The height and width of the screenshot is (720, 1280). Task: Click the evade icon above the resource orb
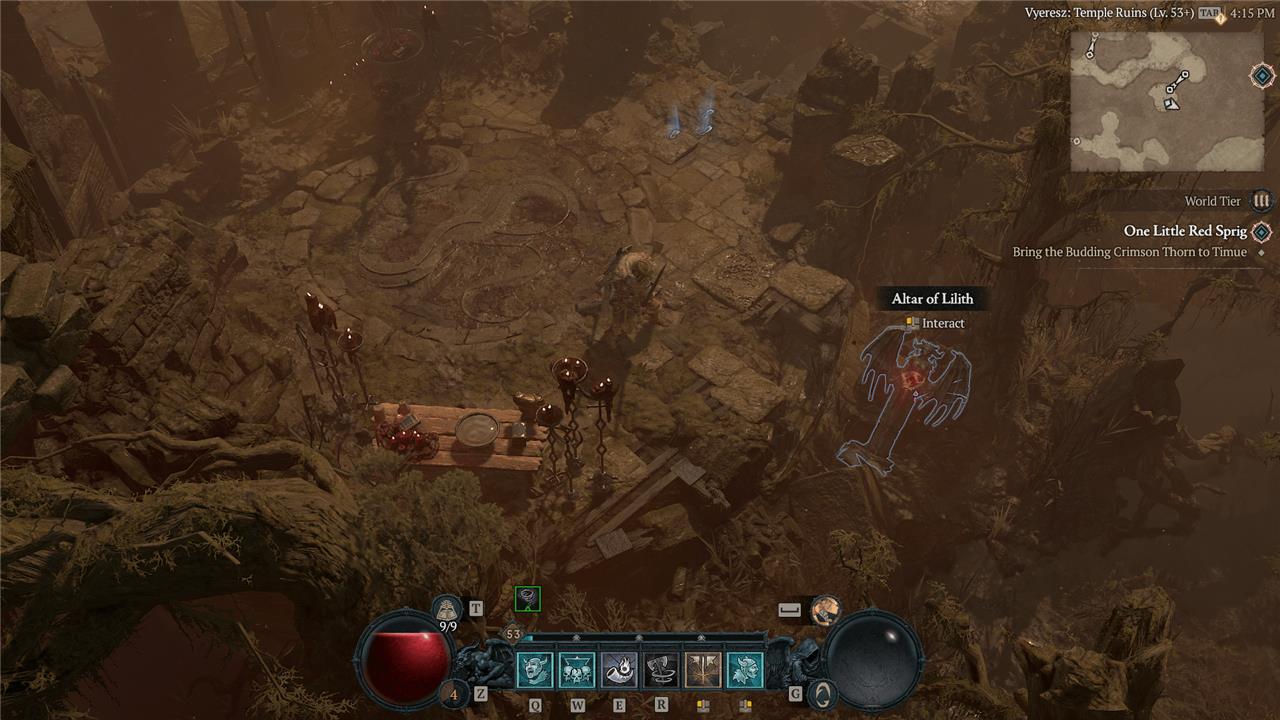(x=825, y=609)
